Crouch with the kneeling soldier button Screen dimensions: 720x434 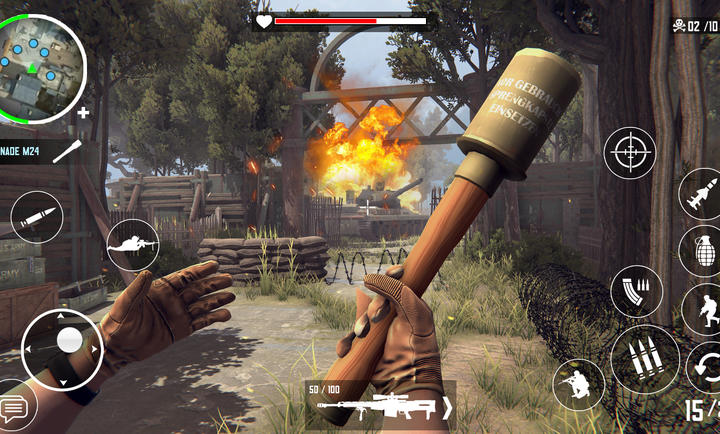579,384
